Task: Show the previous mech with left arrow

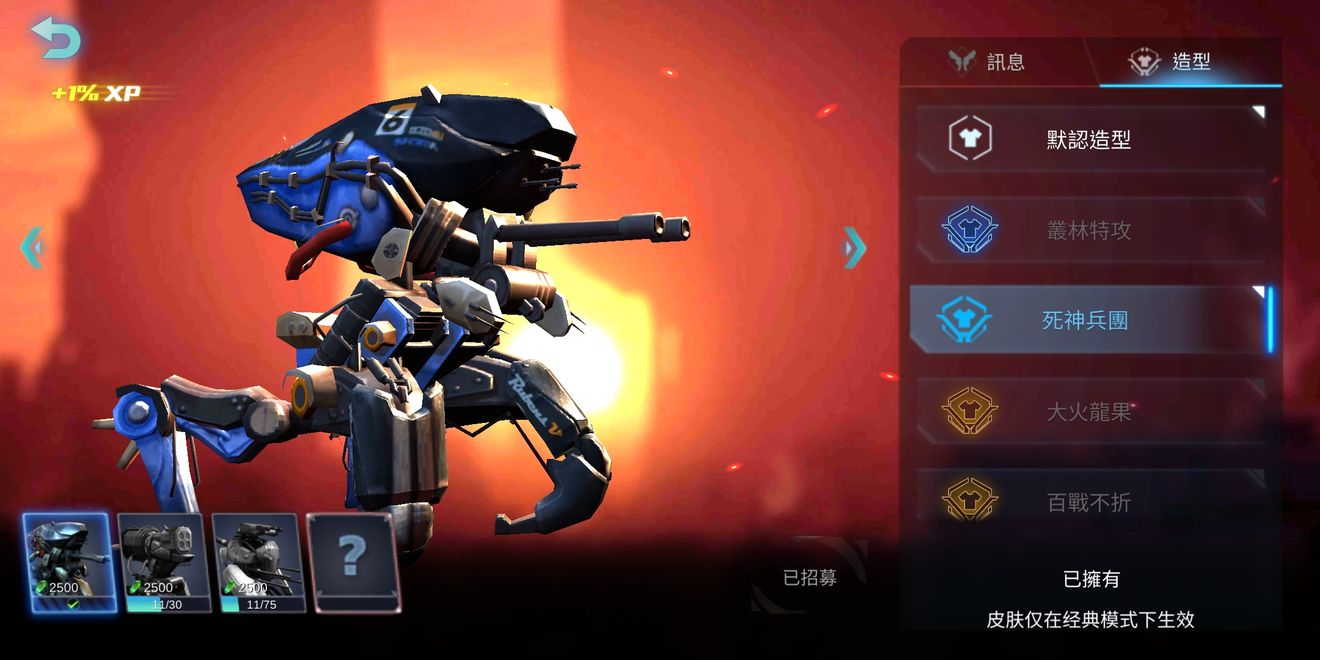Action: pos(32,247)
